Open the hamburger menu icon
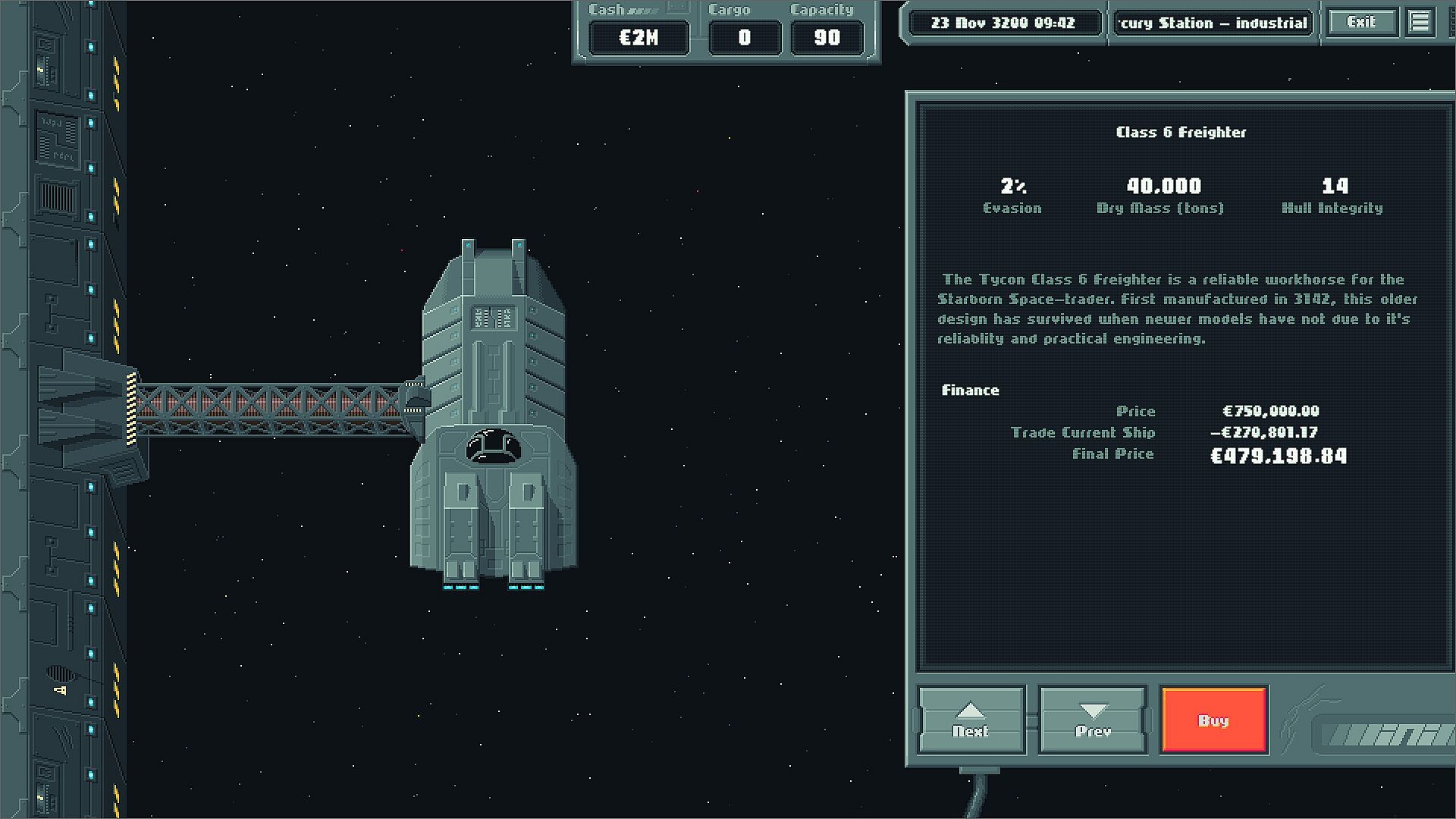Image resolution: width=1456 pixels, height=819 pixels. click(1420, 23)
